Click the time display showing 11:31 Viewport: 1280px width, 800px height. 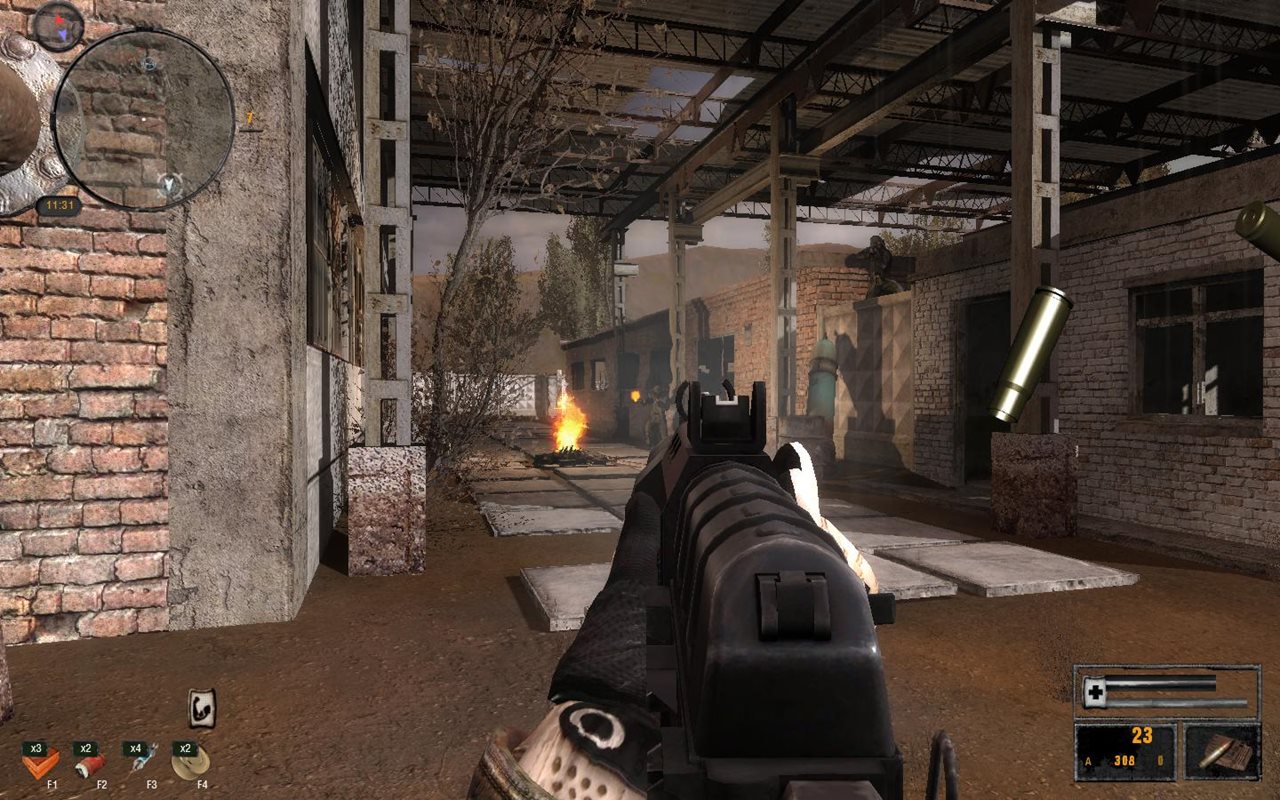point(60,206)
